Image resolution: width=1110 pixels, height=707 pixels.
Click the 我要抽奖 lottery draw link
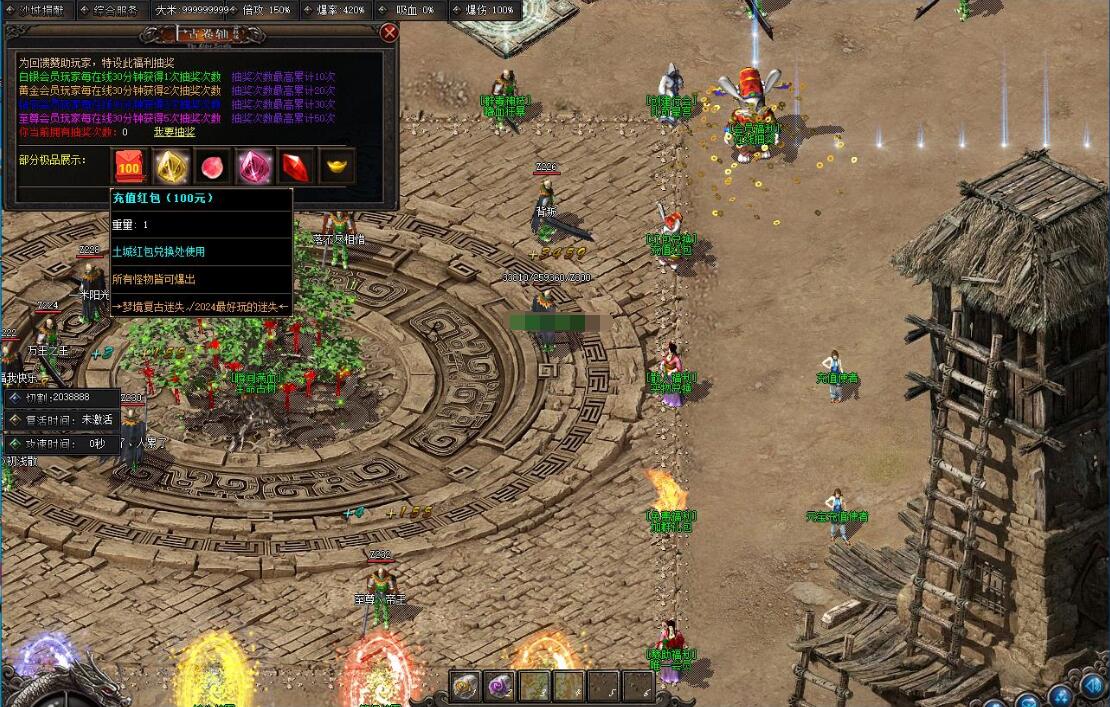pyautogui.click(x=174, y=132)
